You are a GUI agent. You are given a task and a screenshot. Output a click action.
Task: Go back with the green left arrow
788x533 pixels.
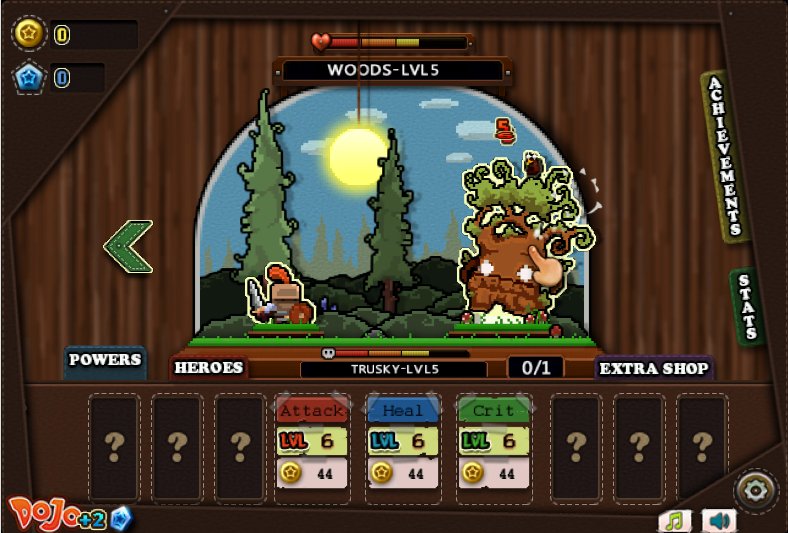tap(129, 247)
